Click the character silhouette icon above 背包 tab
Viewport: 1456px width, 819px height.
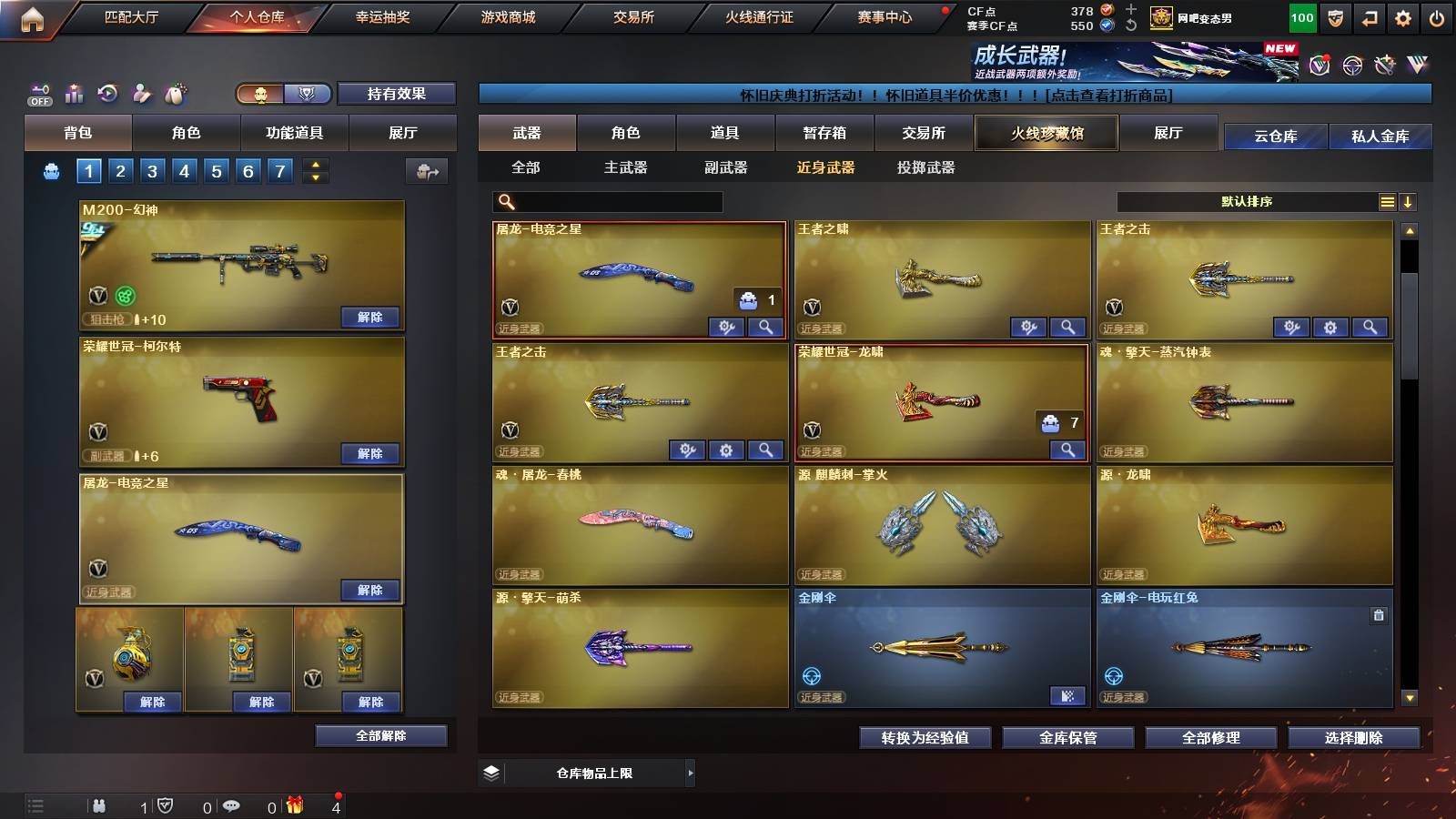pos(139,93)
